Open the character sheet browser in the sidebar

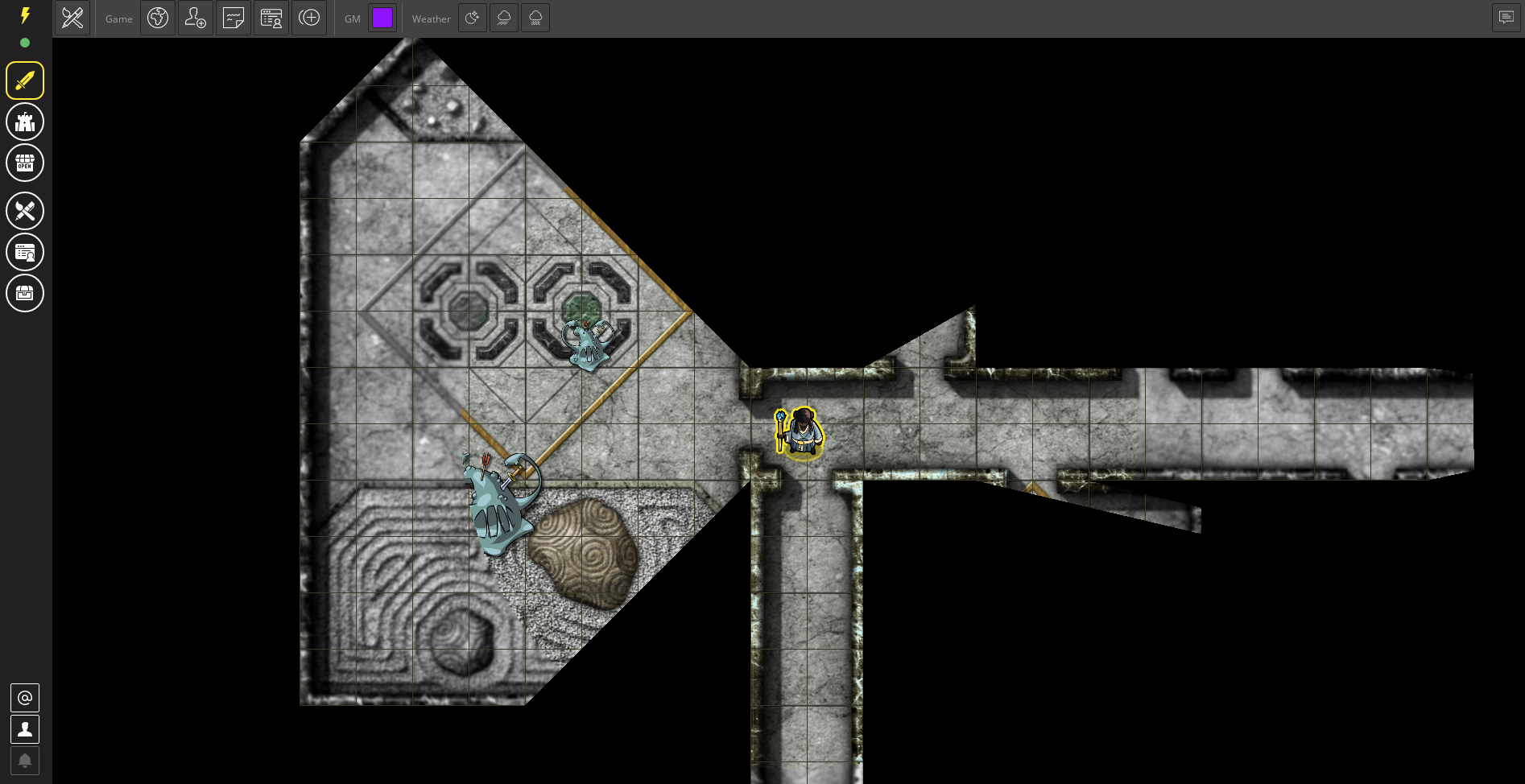25,252
